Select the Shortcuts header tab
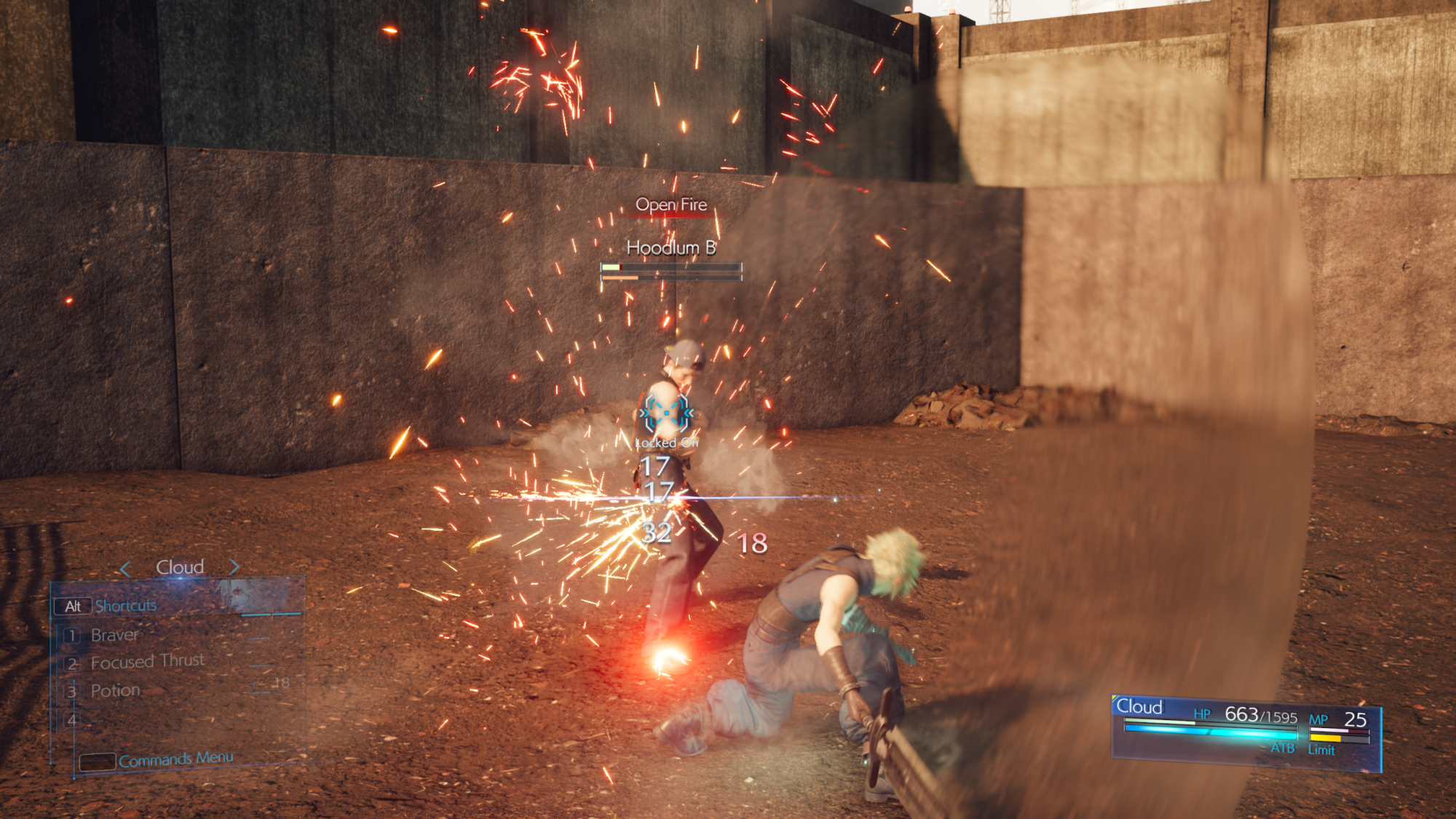1456x819 pixels. tap(125, 606)
